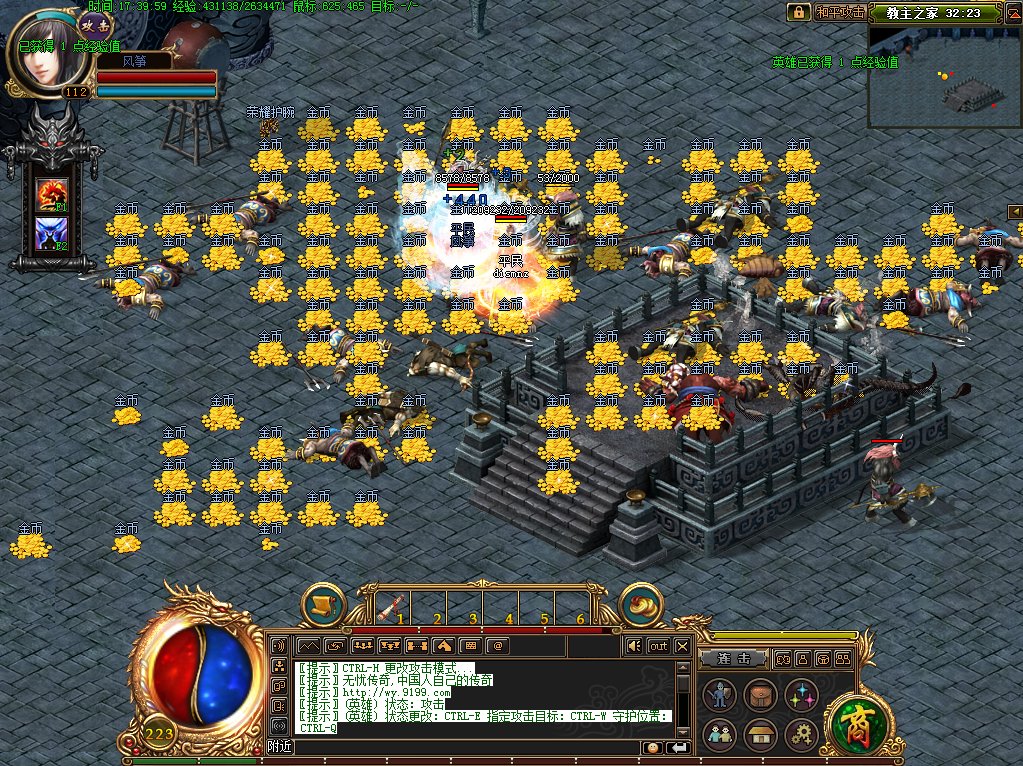The width and height of the screenshot is (1023, 766).
Task: Toggle the padlock lock button
Action: (798, 12)
